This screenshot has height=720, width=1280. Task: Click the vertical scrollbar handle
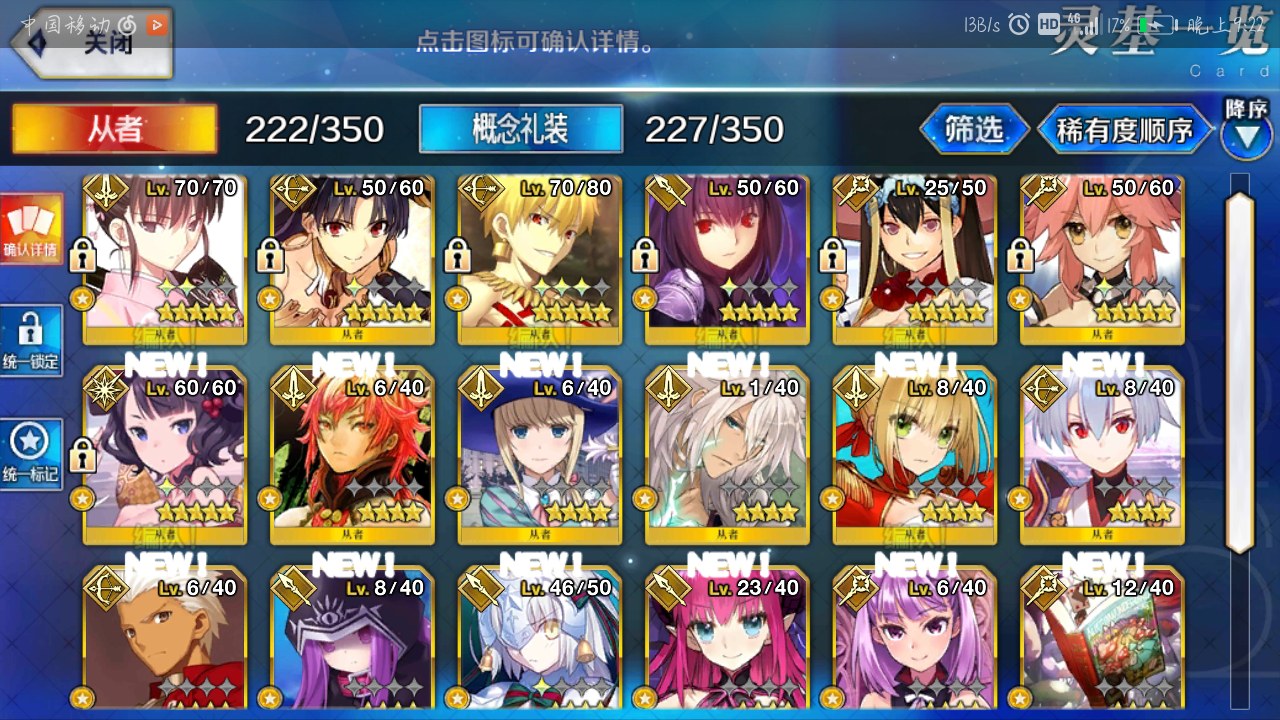pos(1240,370)
